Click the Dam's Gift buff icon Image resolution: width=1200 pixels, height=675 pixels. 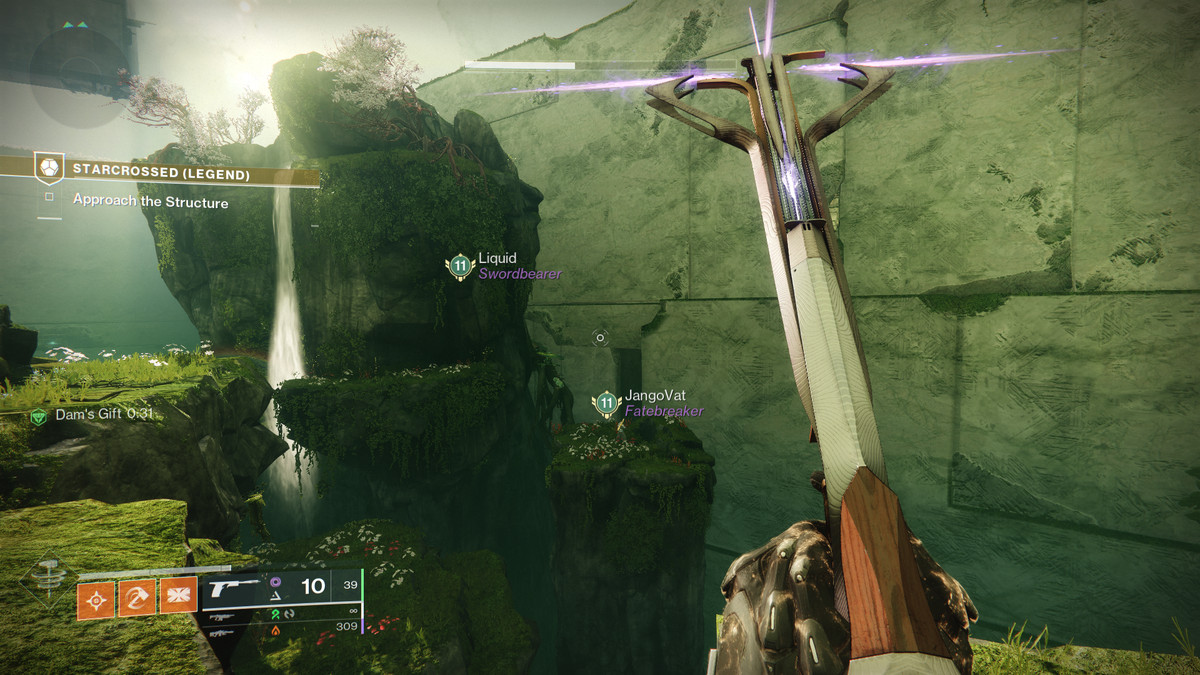pyautogui.click(x=38, y=416)
